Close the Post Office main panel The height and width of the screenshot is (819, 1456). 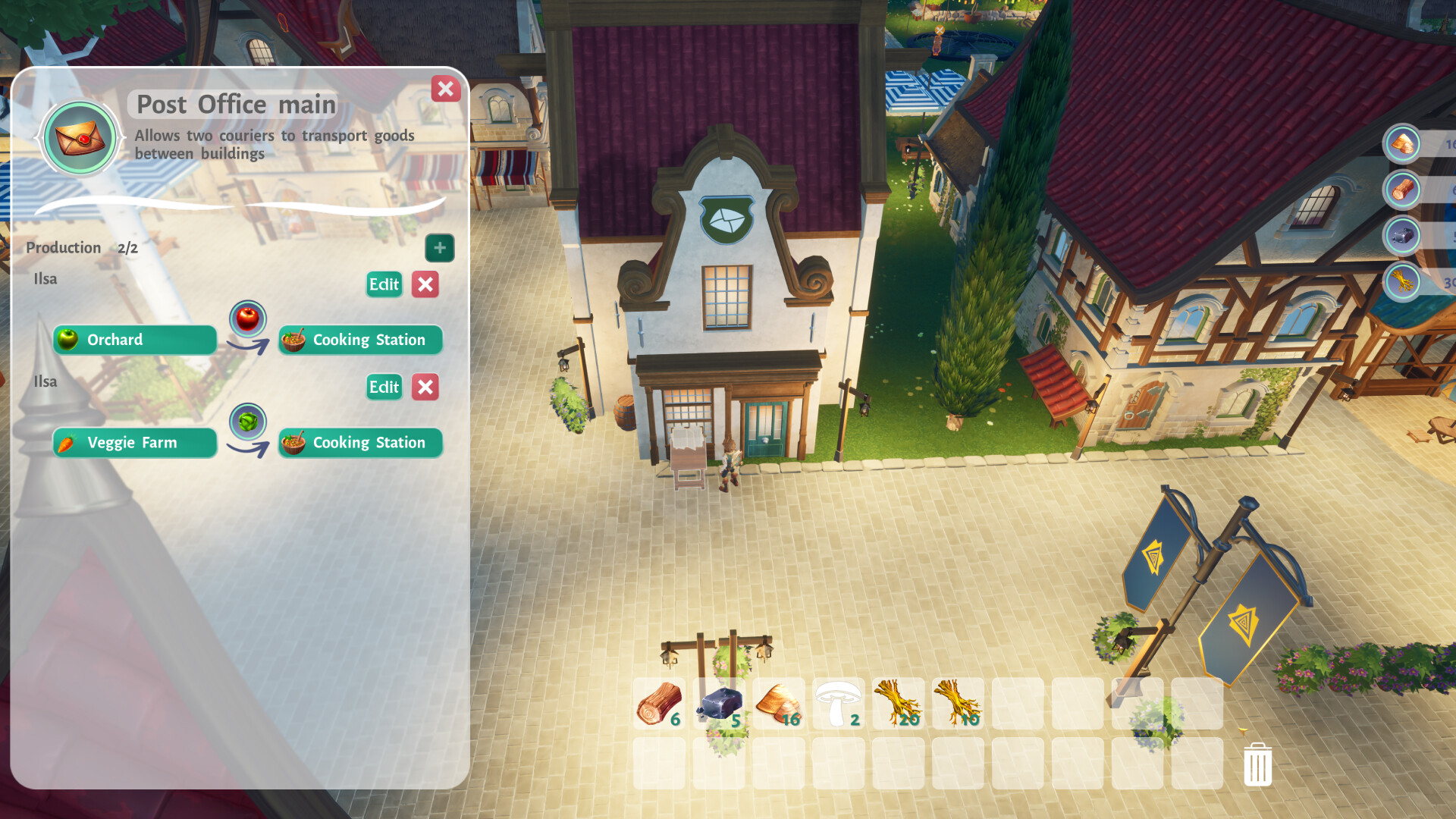(446, 89)
